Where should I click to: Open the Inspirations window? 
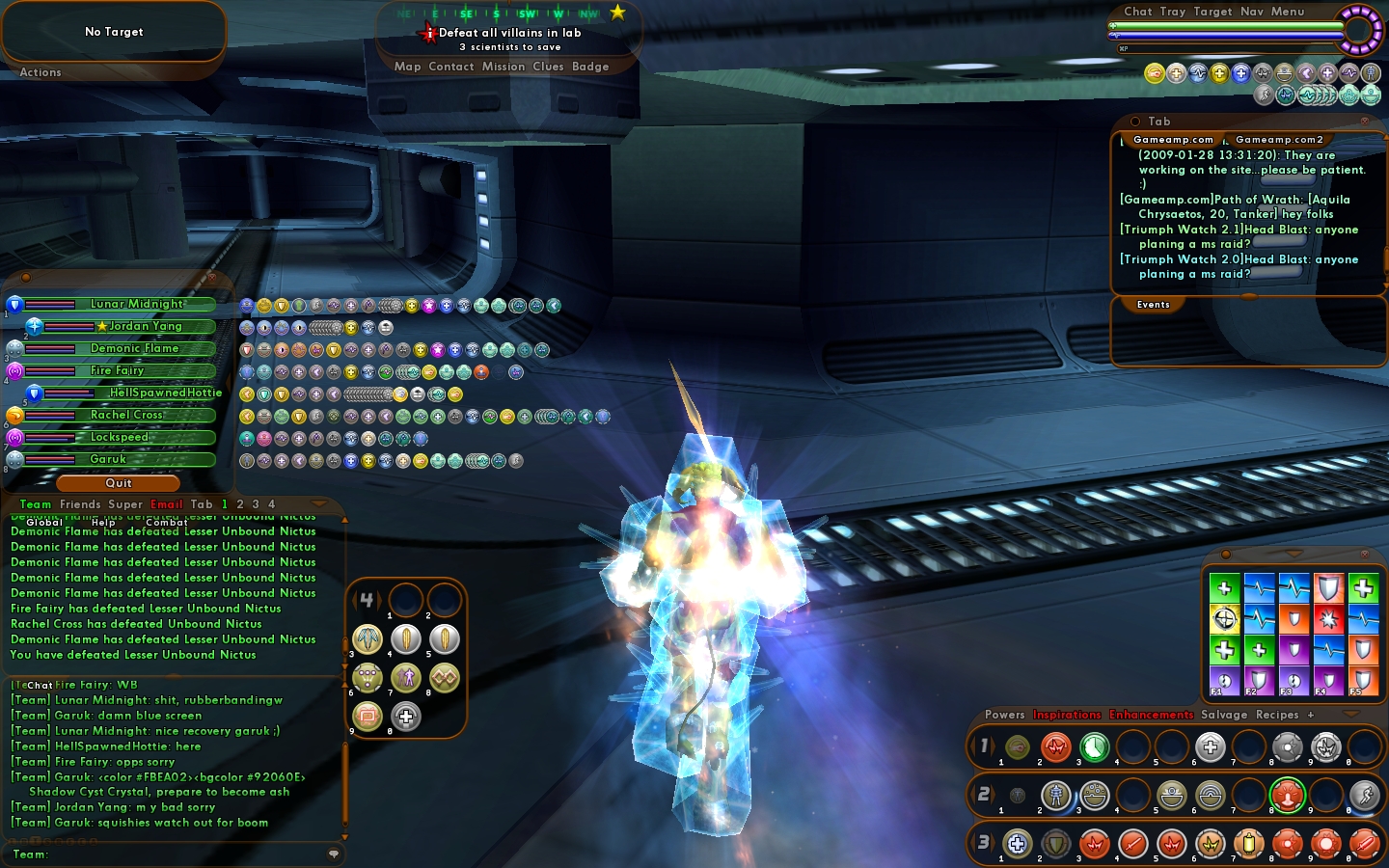[1067, 715]
